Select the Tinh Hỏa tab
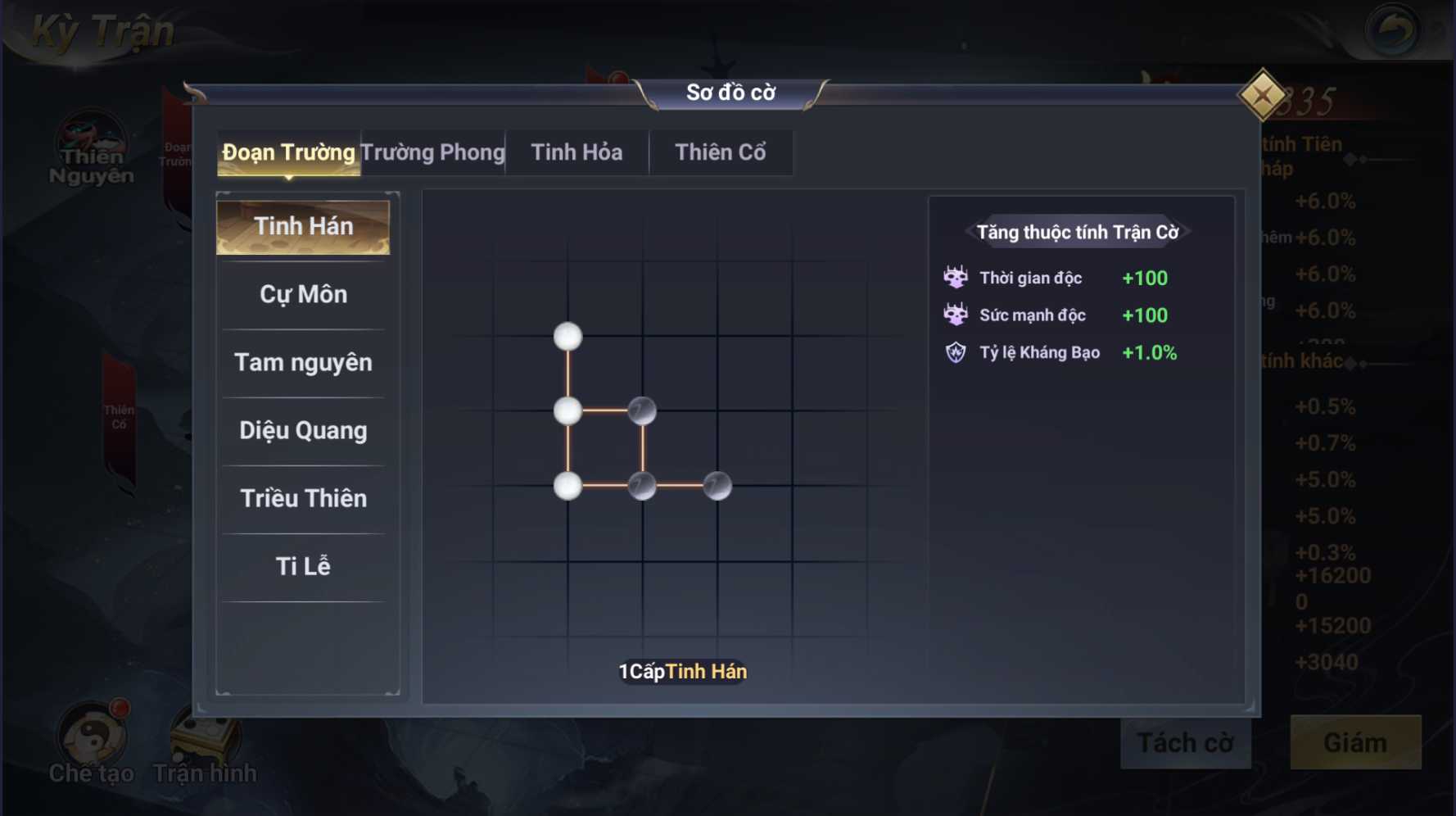Viewport: 1456px width, 816px height. 577,152
